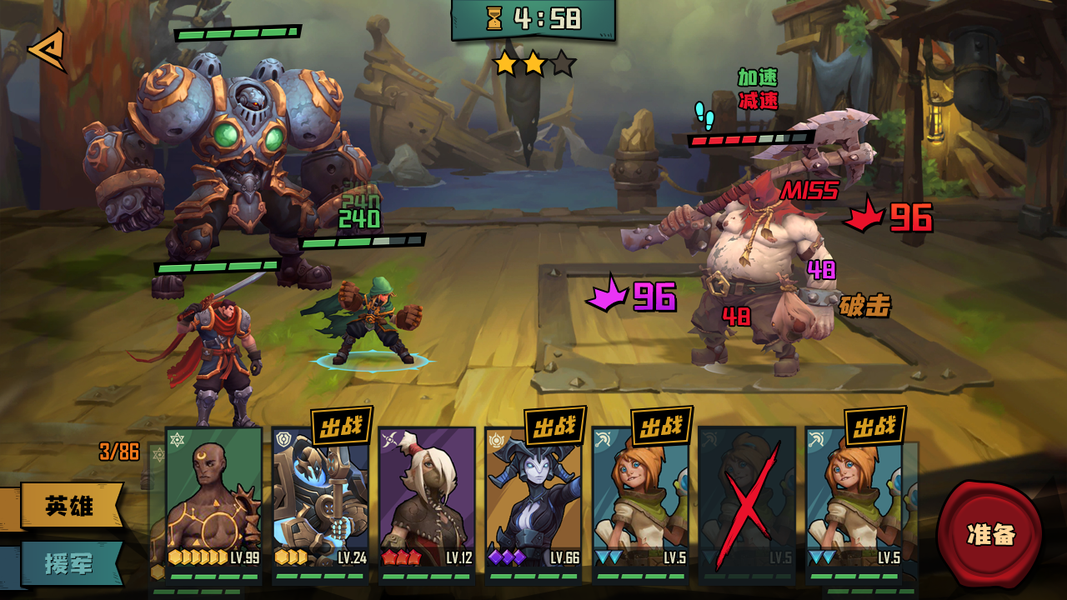Switch to the 英雄 heroes tab
The width and height of the screenshot is (1067, 600).
click(x=68, y=505)
